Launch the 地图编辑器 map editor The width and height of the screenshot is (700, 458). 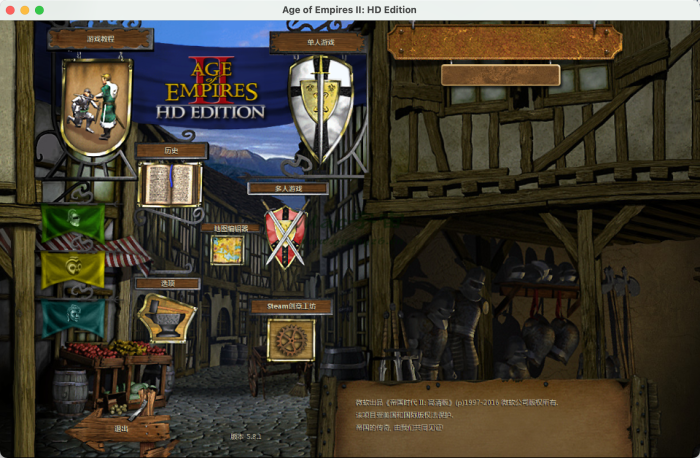[x=230, y=228]
